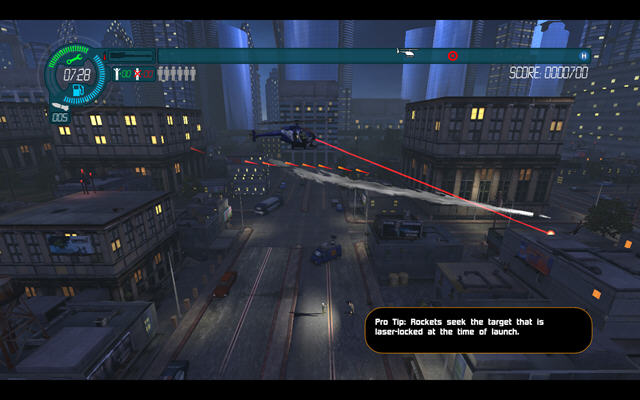This screenshot has height=400, width=640.
Task: Select the rocket ammo icon
Action: click(59, 105)
